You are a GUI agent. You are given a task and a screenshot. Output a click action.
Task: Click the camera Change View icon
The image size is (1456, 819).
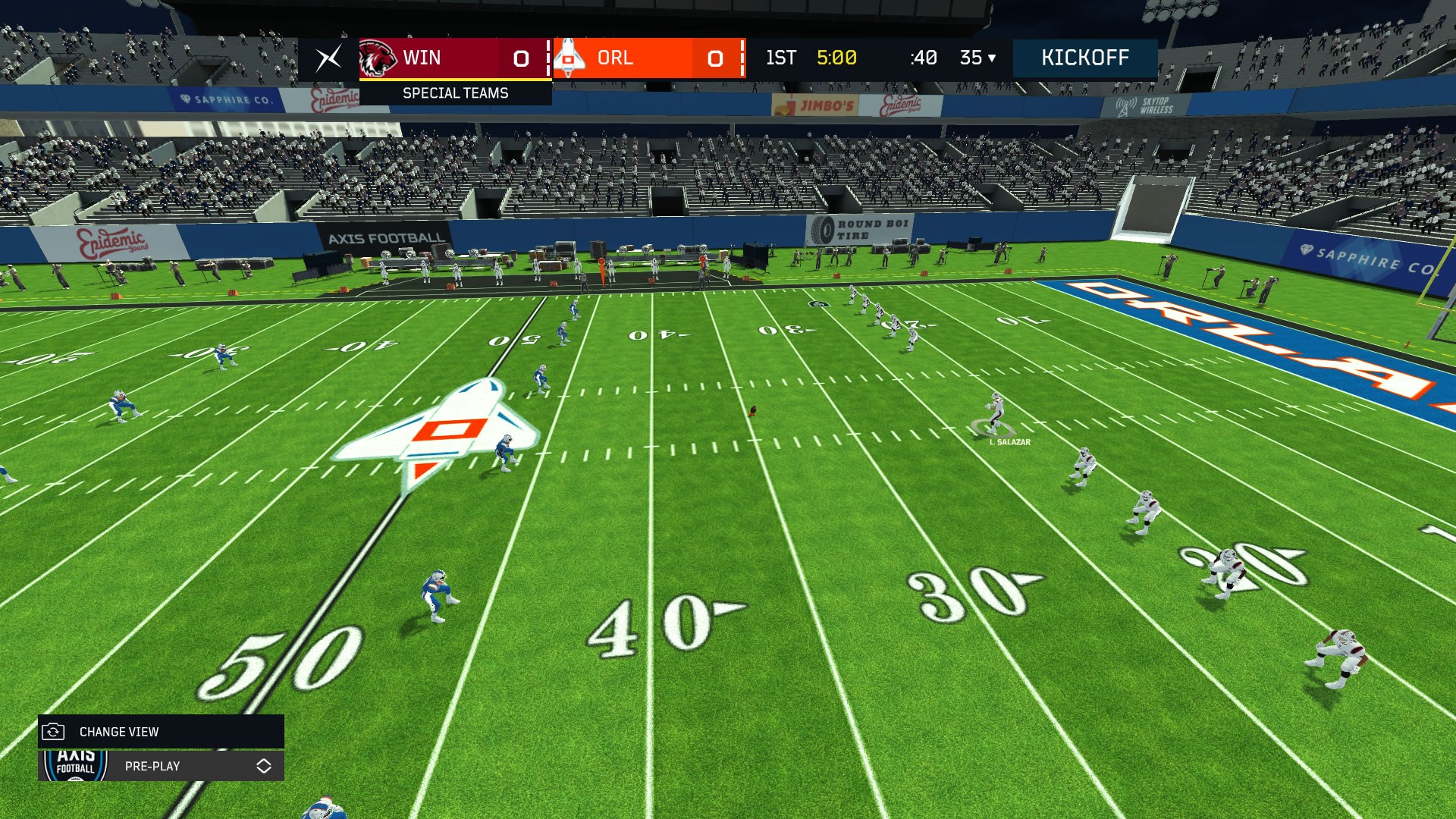[x=52, y=732]
